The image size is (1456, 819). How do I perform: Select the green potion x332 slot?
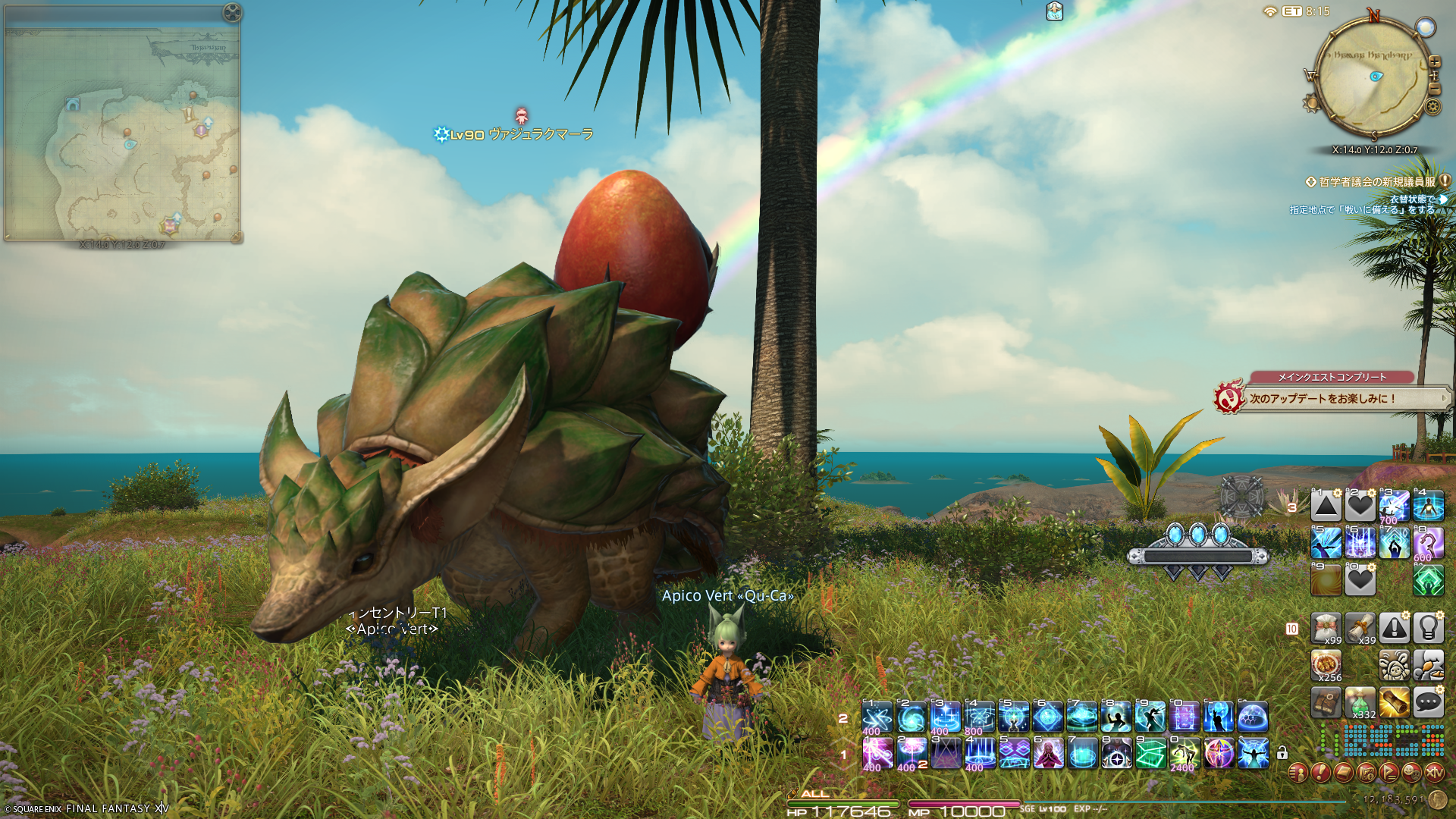(x=1360, y=703)
